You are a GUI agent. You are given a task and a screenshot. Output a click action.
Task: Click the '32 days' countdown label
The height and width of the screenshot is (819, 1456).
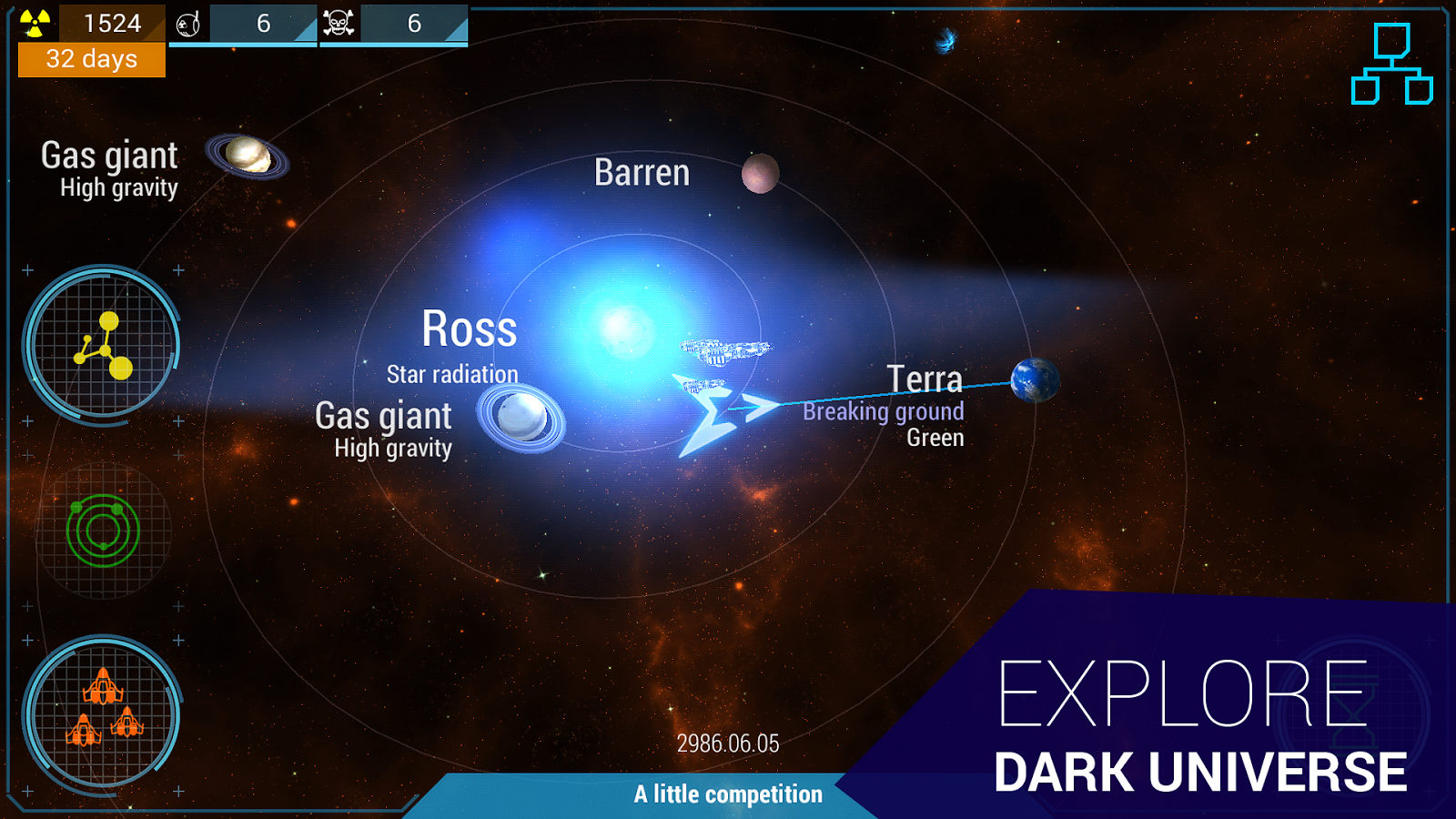(91, 60)
